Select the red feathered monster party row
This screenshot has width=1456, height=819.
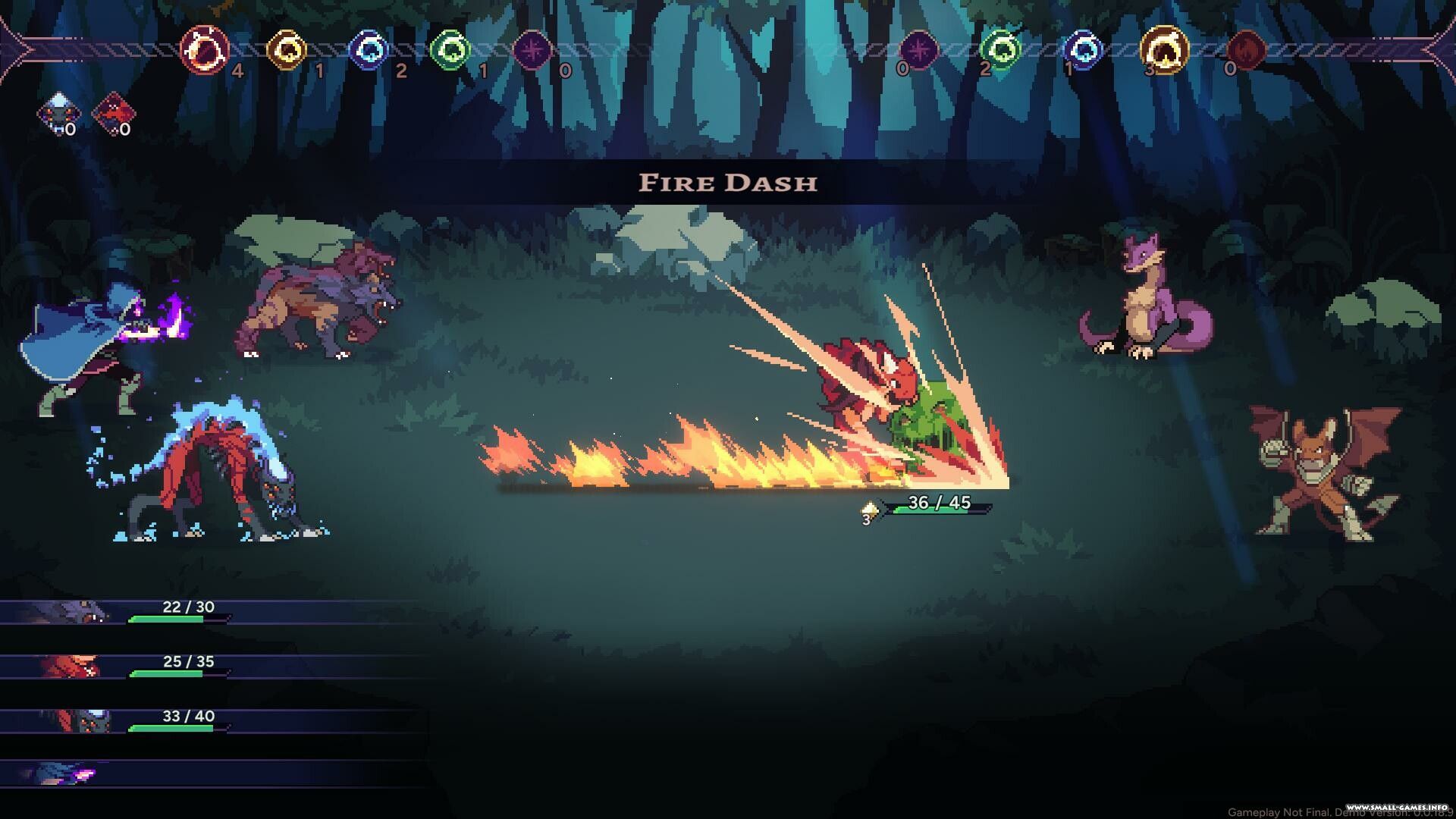point(114,667)
